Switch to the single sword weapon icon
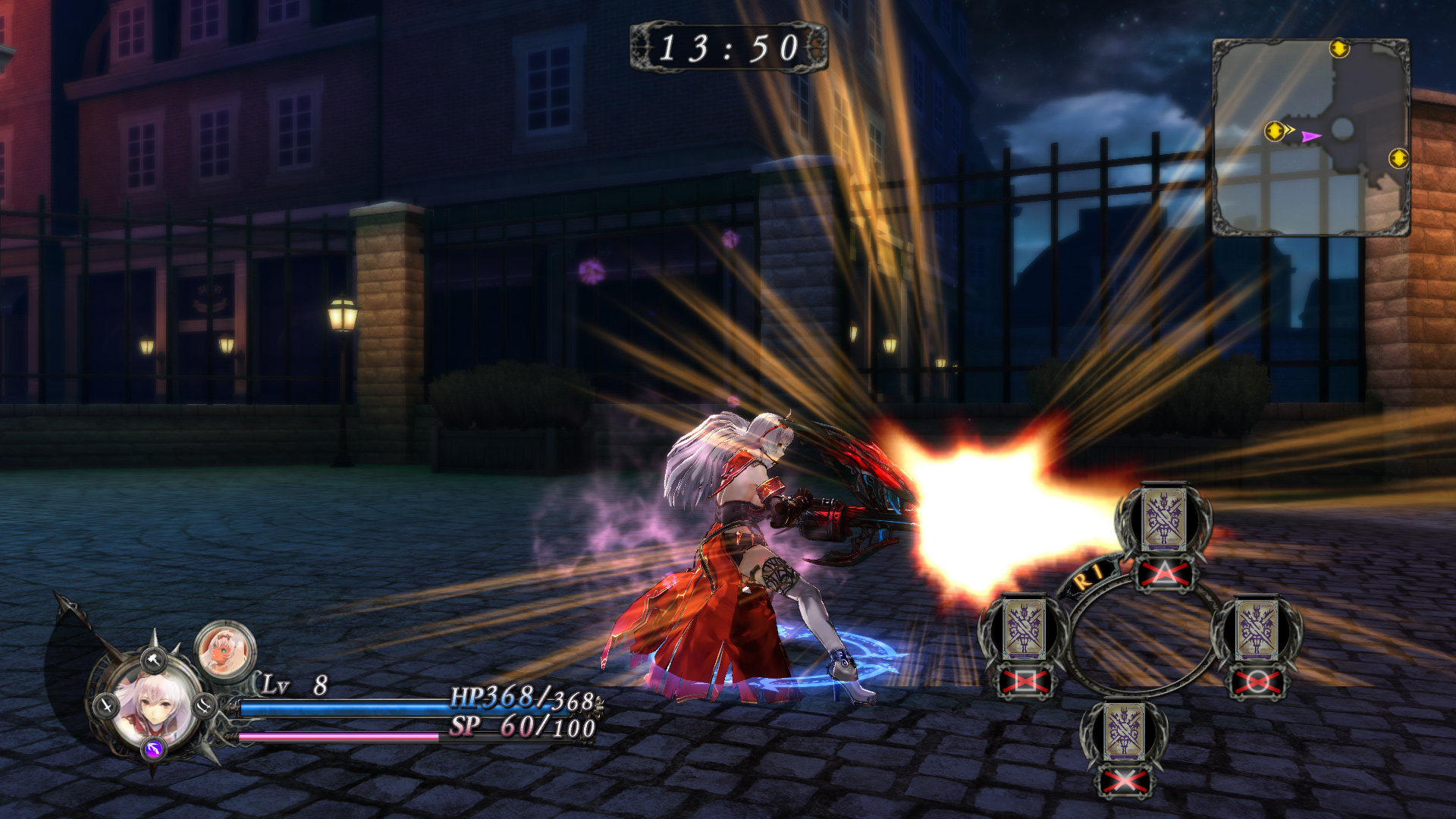The height and width of the screenshot is (819, 1456). click(106, 706)
